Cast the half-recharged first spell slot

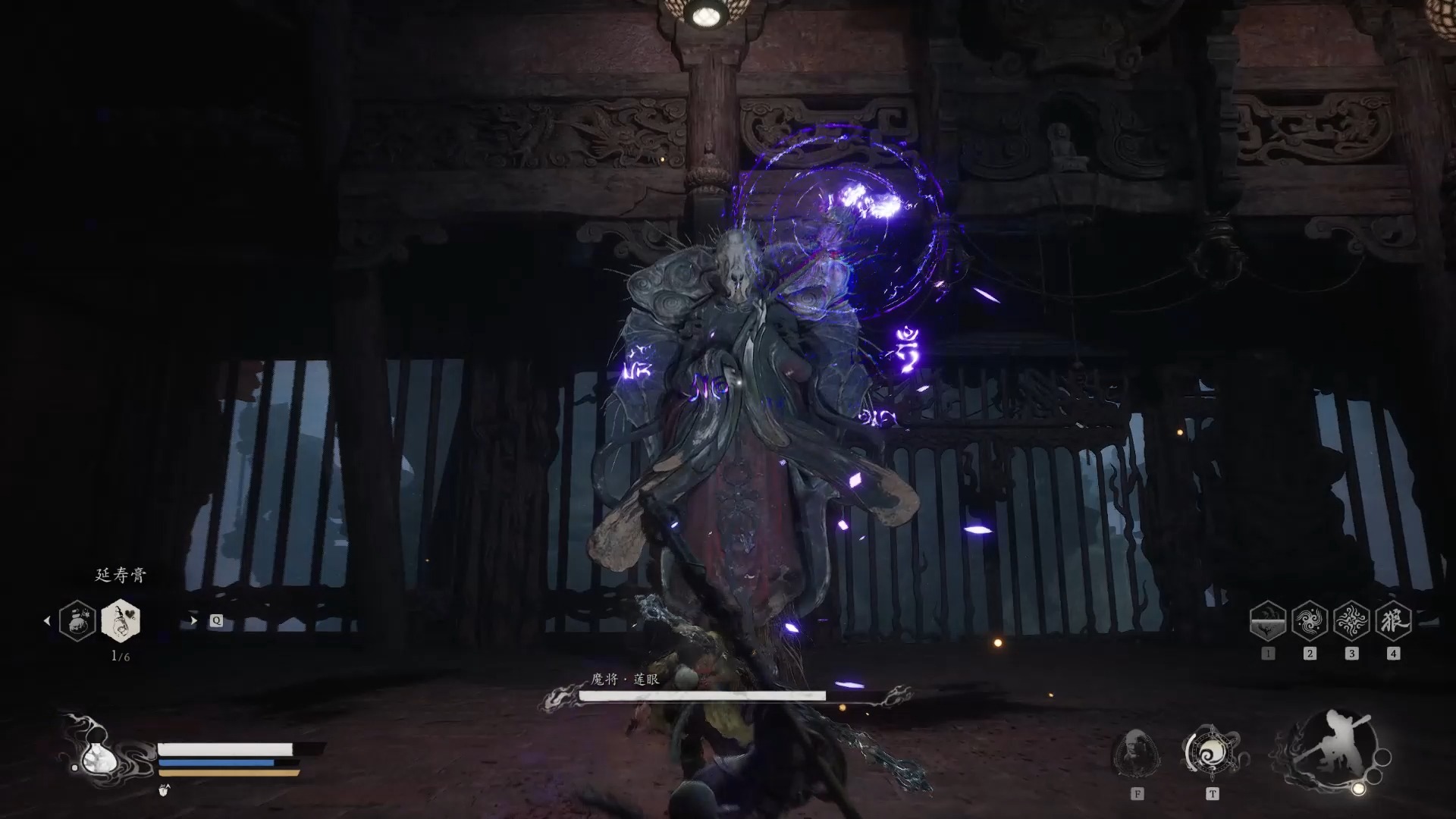(x=1267, y=622)
